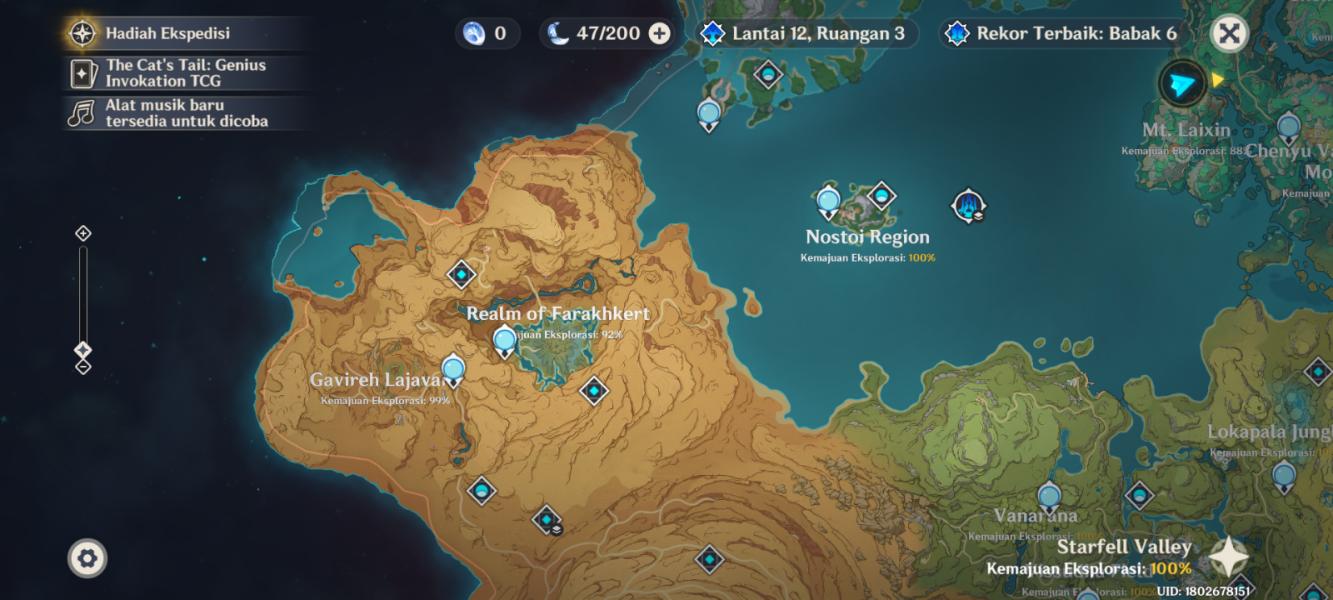The height and width of the screenshot is (600, 1333).
Task: Close the map with the X button
Action: pos(1229,33)
